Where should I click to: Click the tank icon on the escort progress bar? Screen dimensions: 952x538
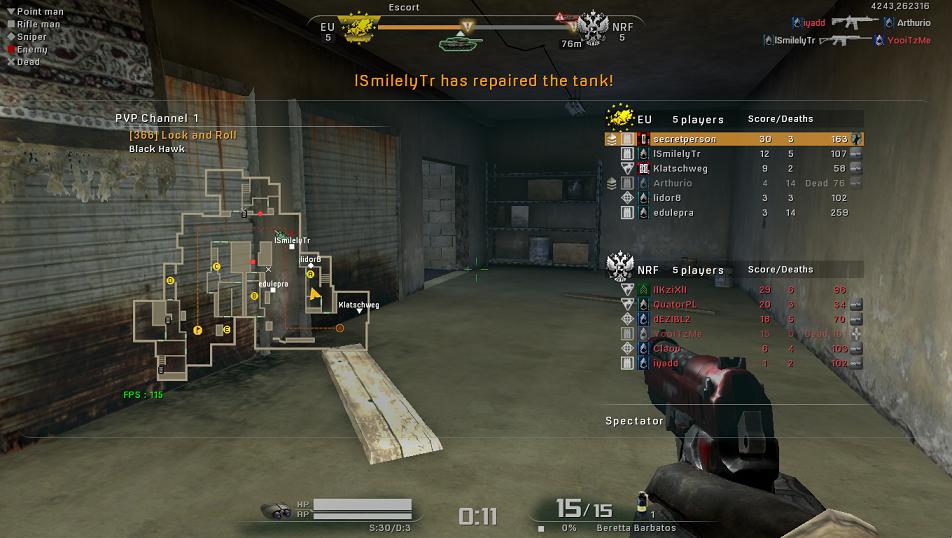(460, 43)
